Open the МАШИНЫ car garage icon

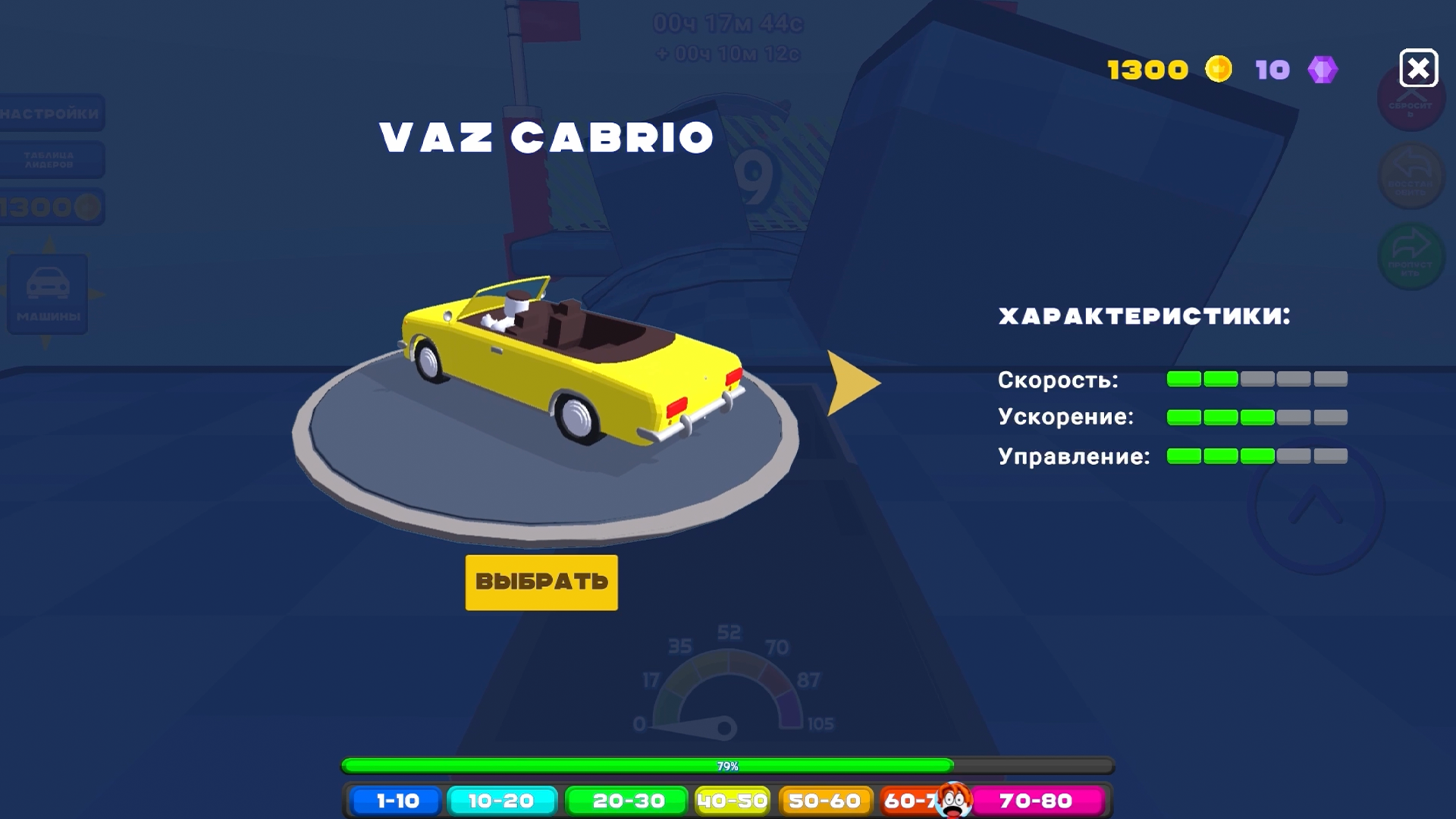pos(47,294)
